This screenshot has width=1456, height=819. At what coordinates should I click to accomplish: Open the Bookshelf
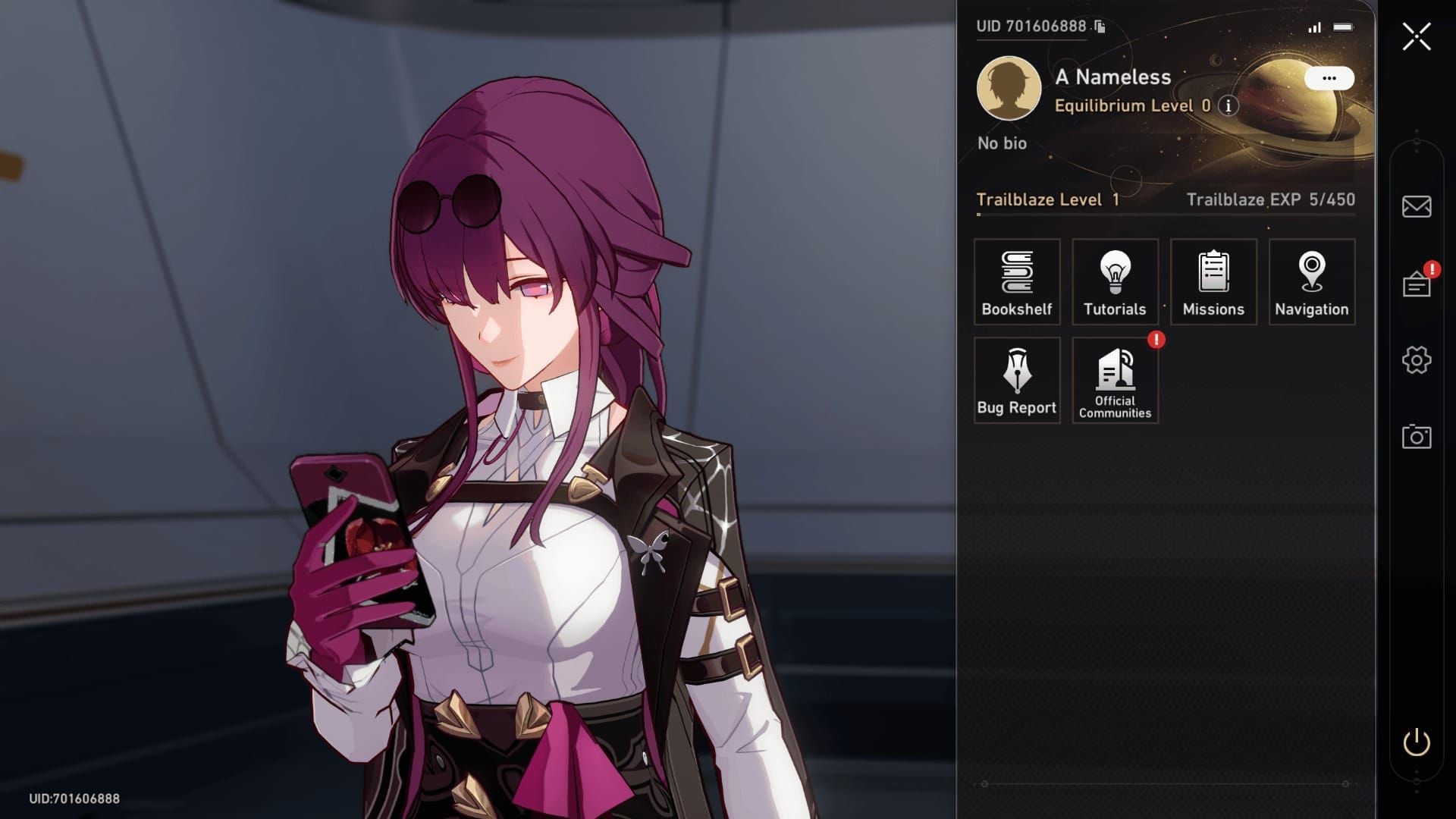(x=1017, y=282)
